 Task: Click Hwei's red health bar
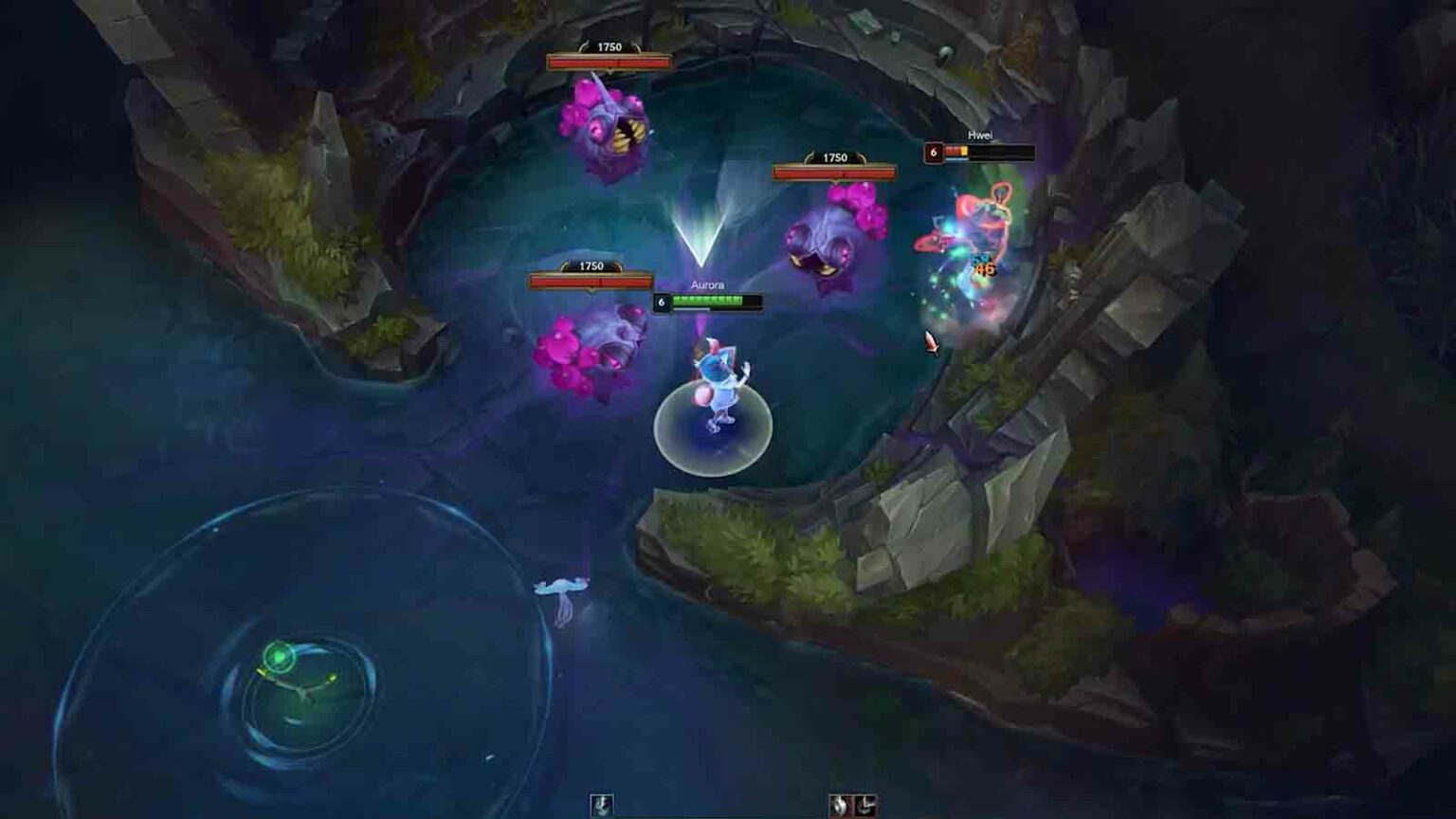tap(955, 151)
